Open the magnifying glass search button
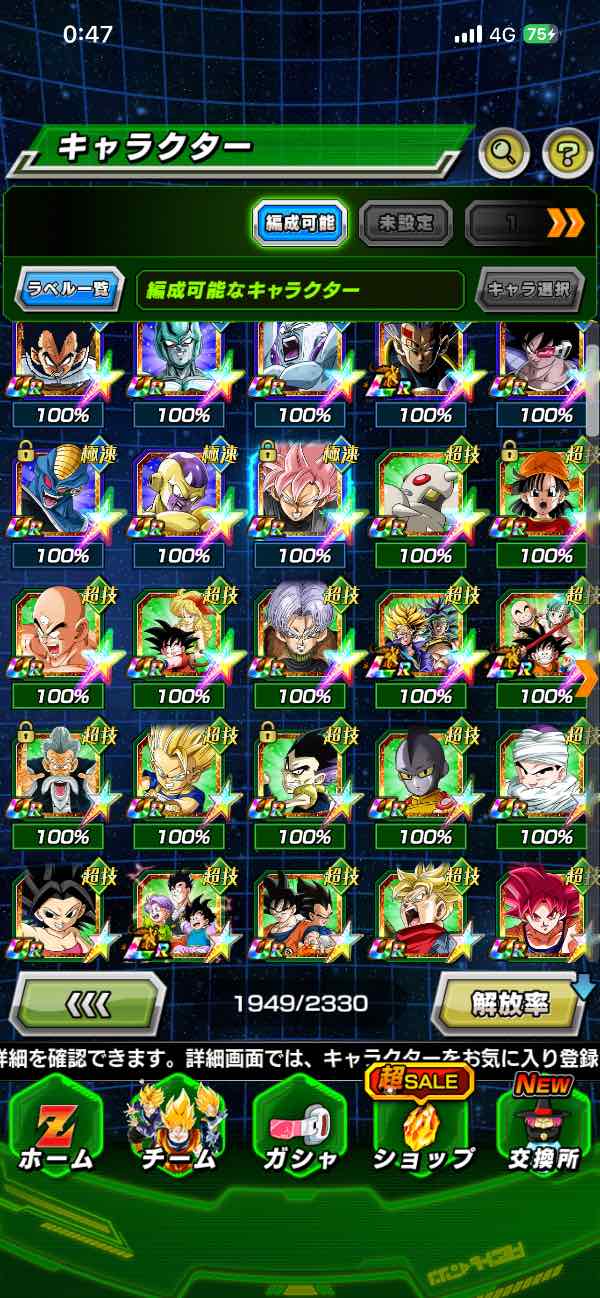 click(504, 153)
